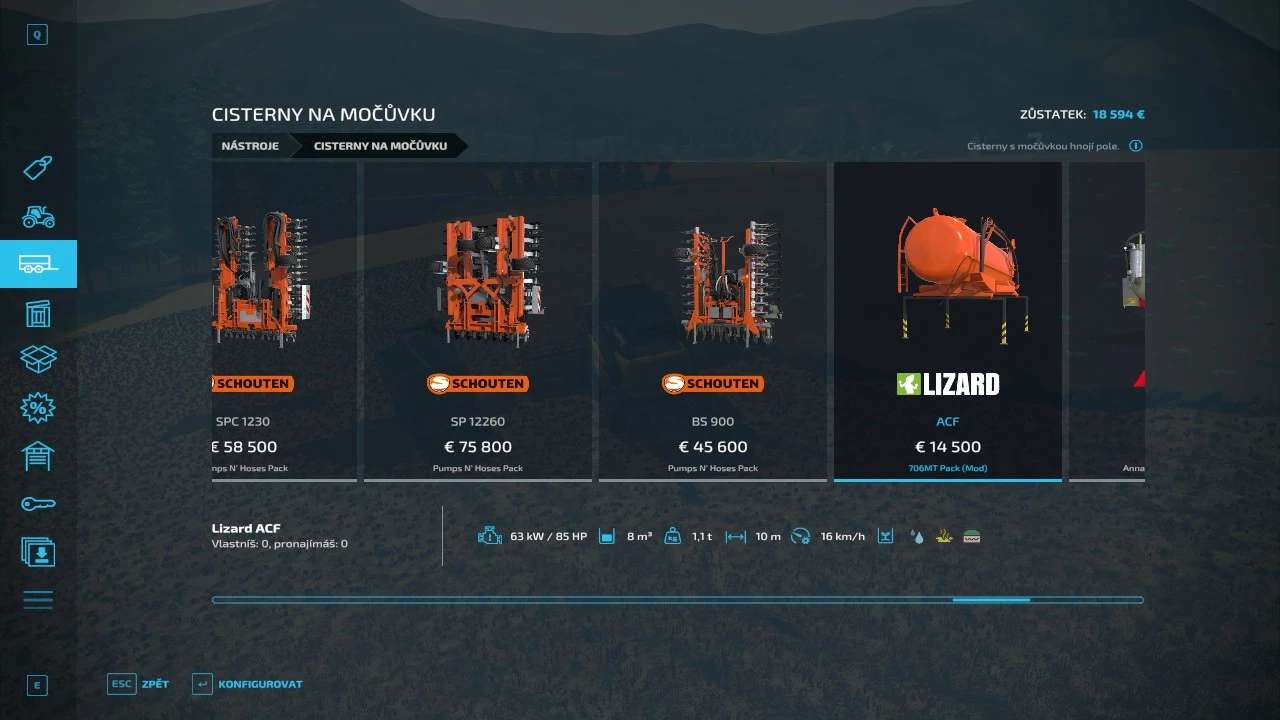This screenshot has height=720, width=1280.
Task: Go back to the Nástroje breadcrumb
Action: tap(250, 146)
